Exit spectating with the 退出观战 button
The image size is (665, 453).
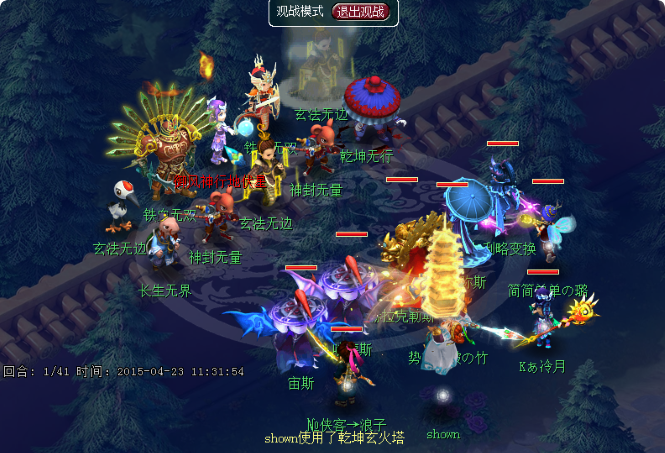363,12
